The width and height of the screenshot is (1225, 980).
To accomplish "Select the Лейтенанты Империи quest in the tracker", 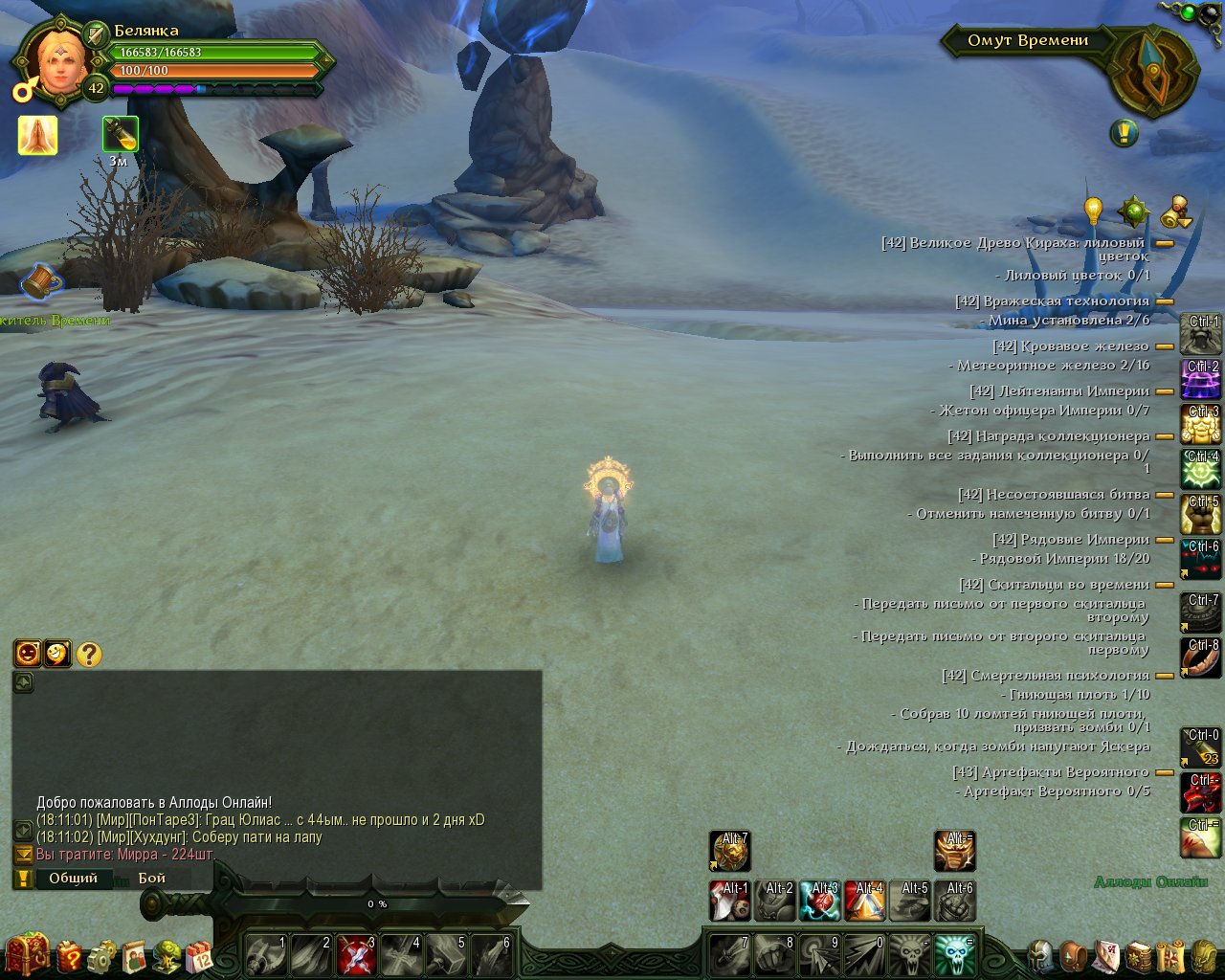I will point(1059,390).
